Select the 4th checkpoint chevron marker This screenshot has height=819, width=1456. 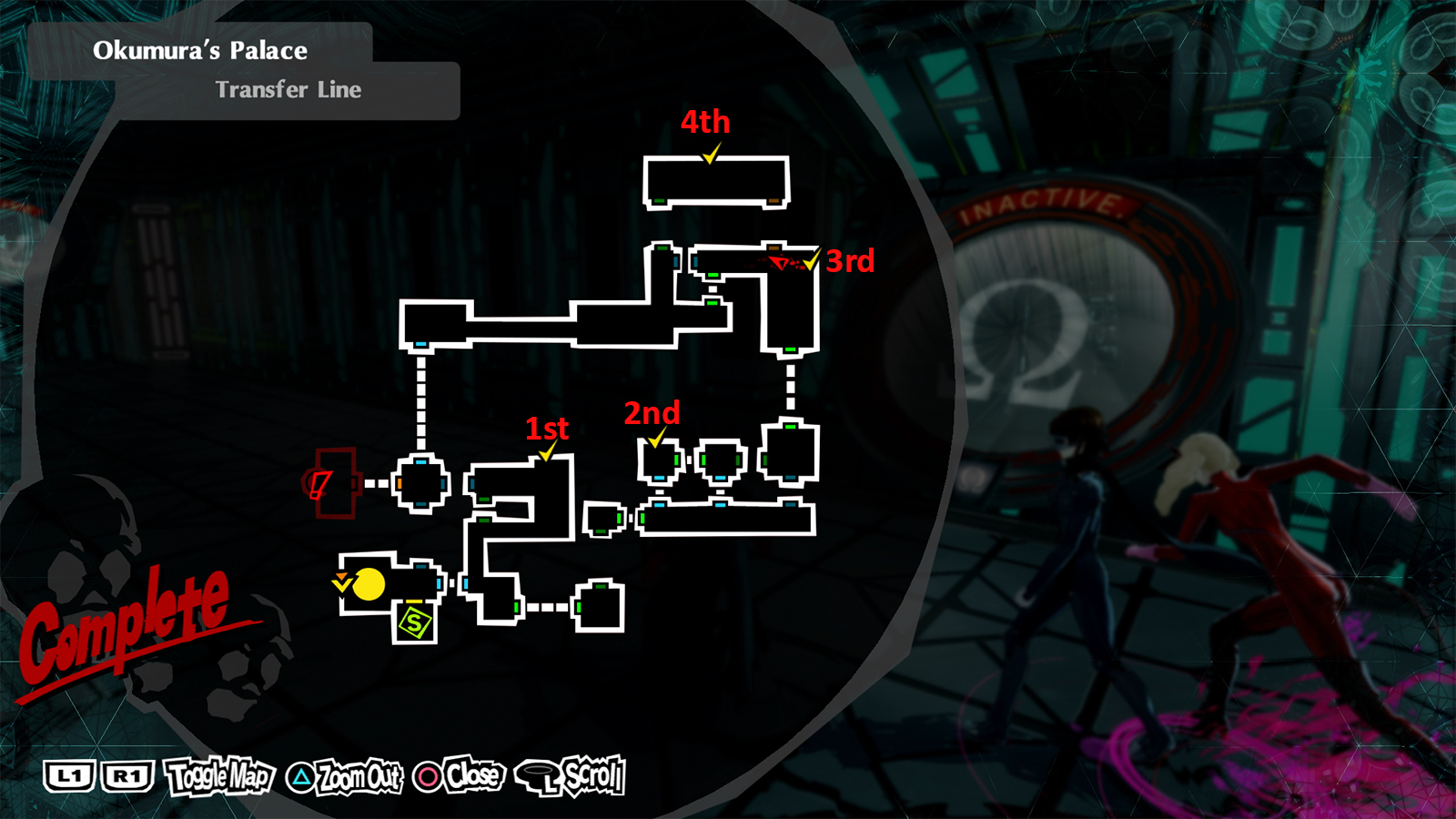tap(708, 157)
